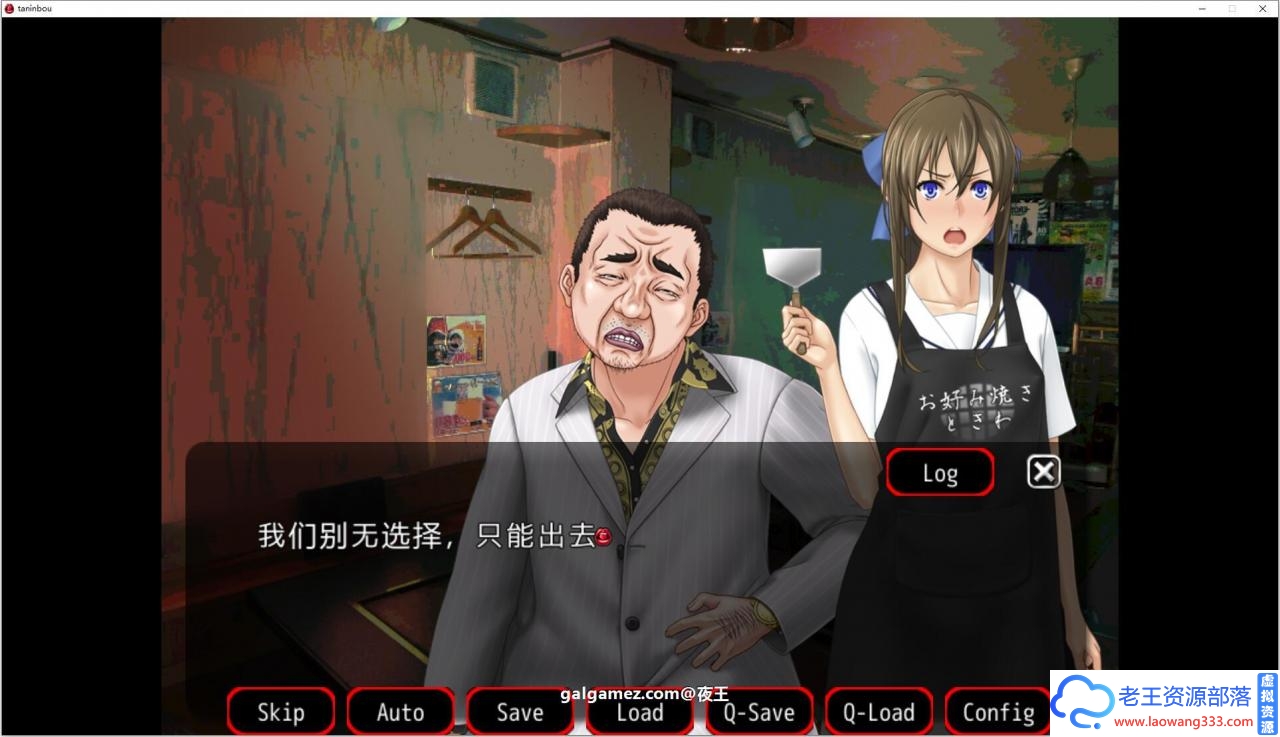Click the taninbou title bar icon
Viewport: 1280px width, 737px height.
coord(10,8)
